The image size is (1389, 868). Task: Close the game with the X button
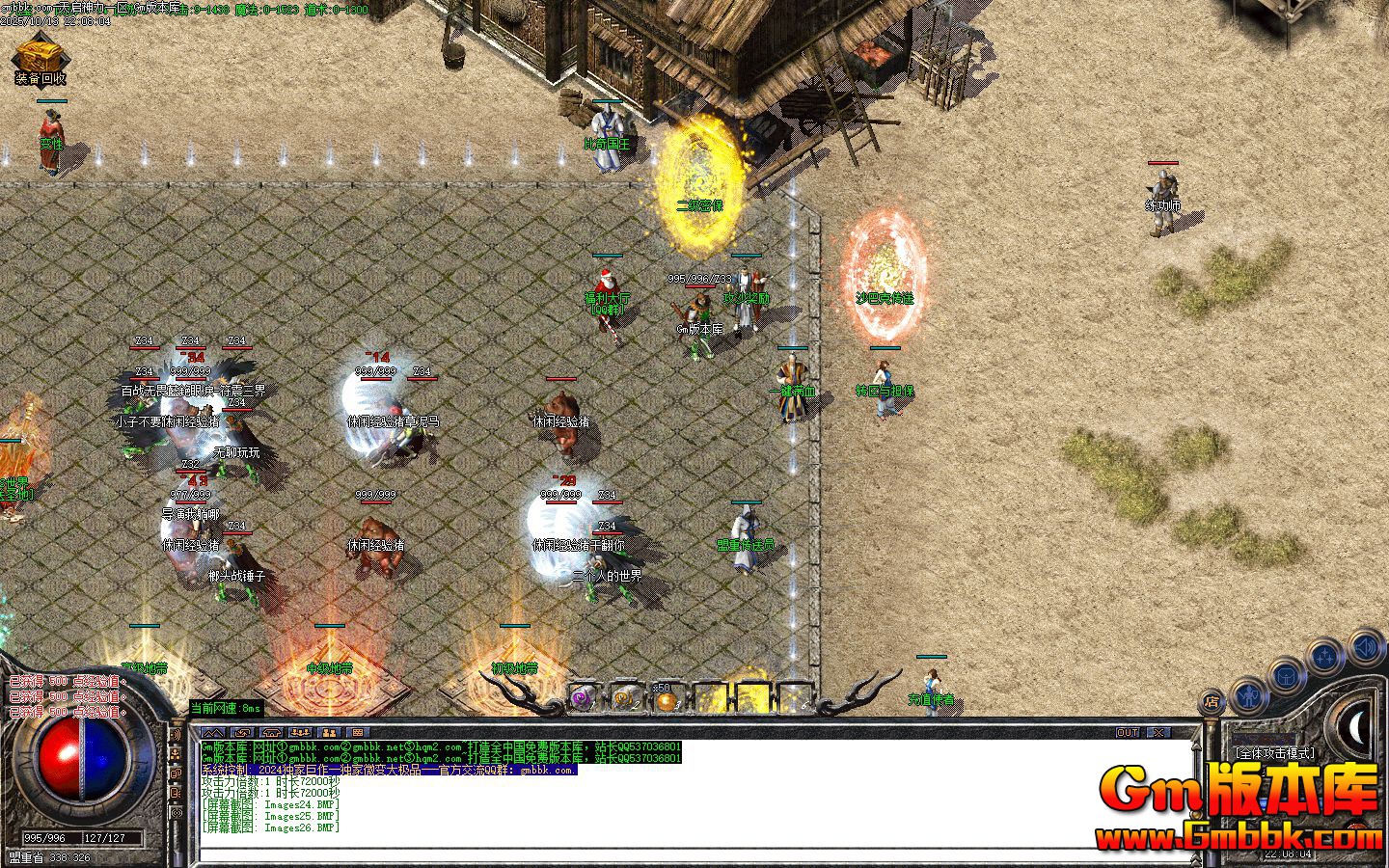click(x=1157, y=733)
